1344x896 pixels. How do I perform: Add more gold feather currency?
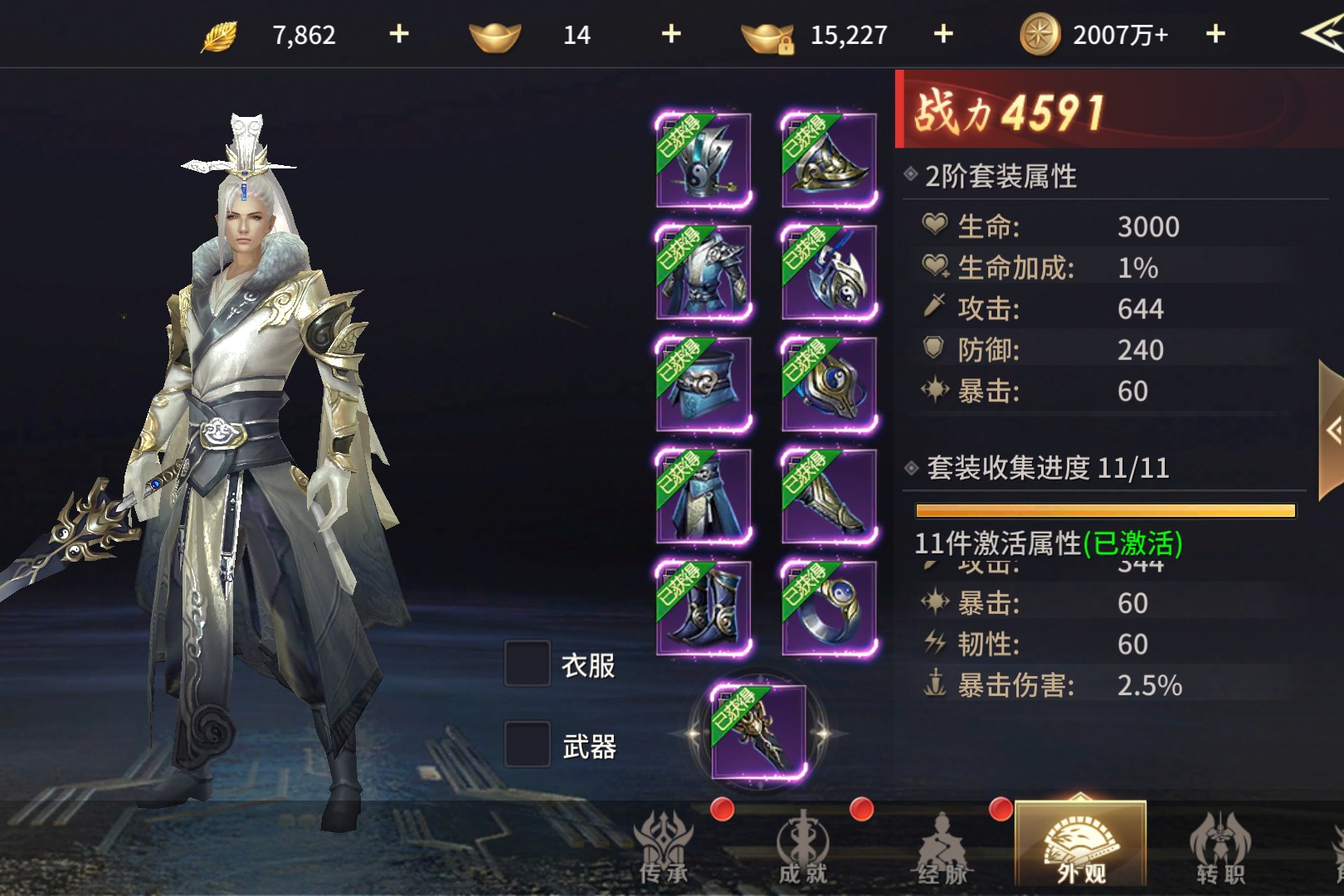tap(399, 34)
